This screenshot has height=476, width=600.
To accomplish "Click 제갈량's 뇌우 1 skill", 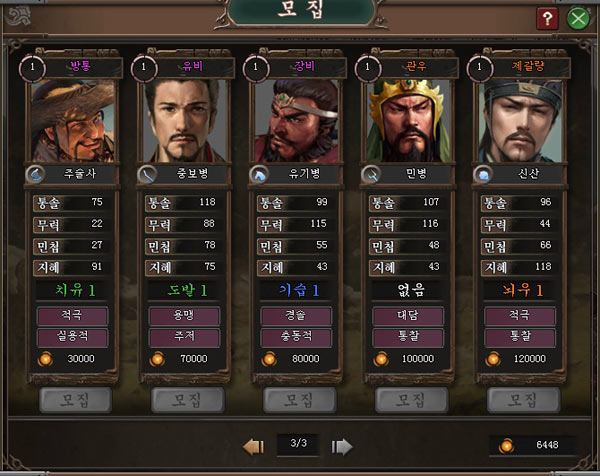I will 520,290.
